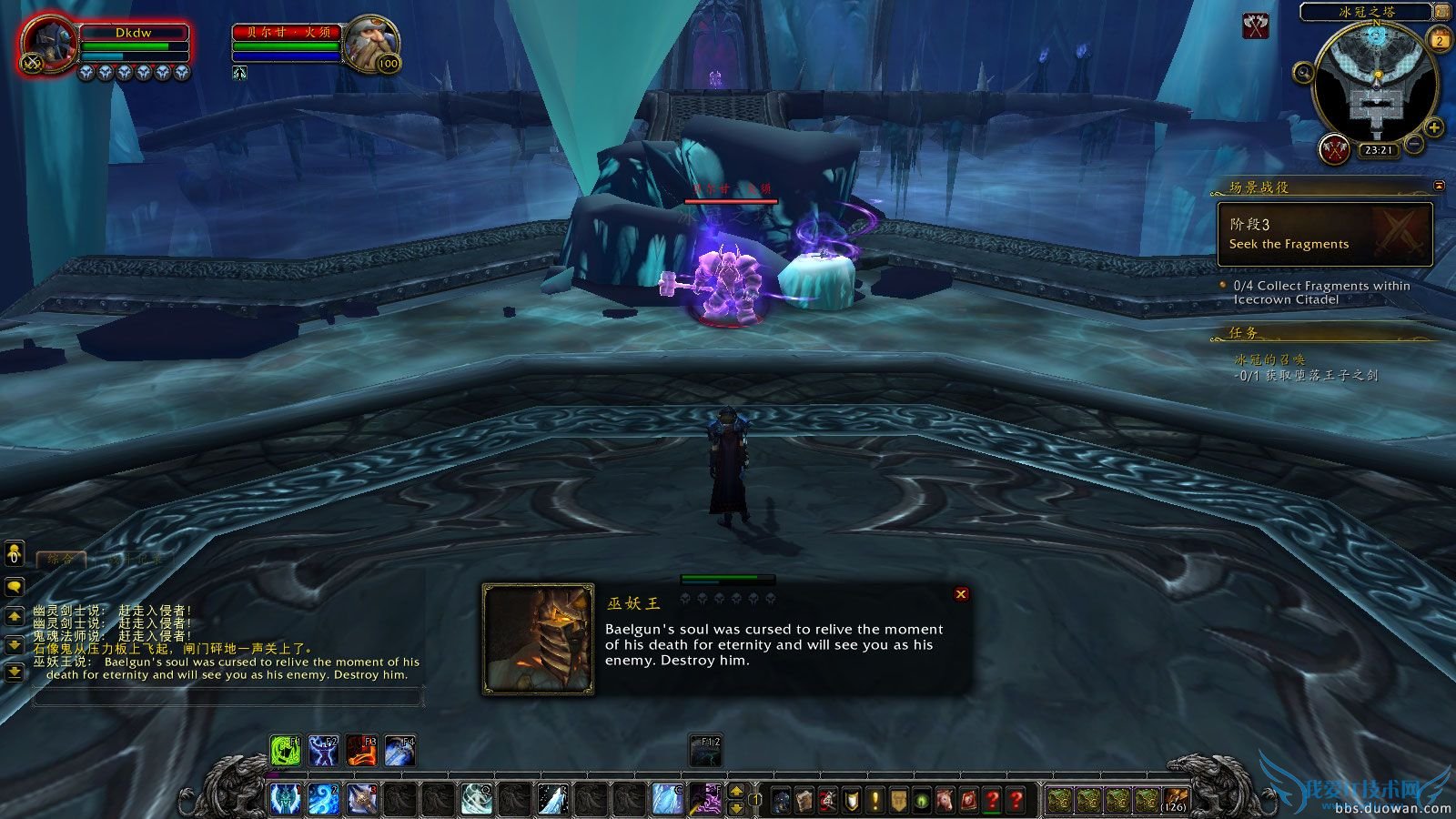The width and height of the screenshot is (1456, 819).
Task: Open the spellbook micro menu icon
Action: pyautogui.click(x=805, y=799)
